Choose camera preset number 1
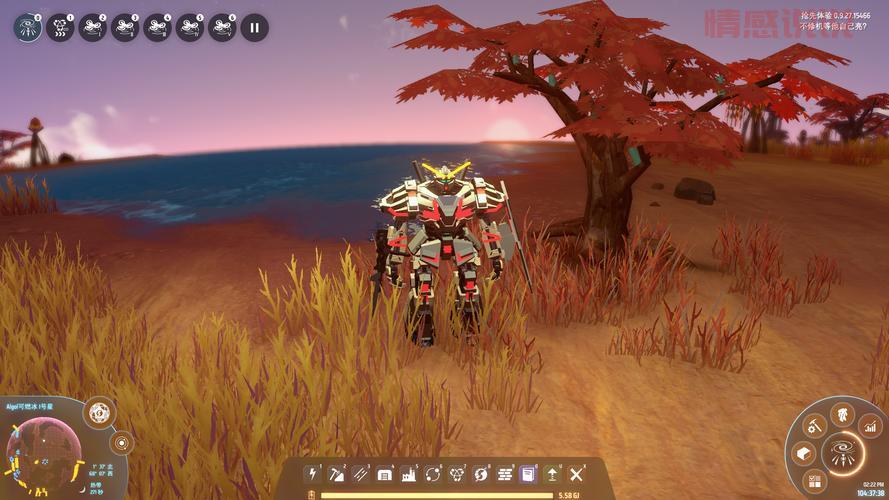The height and width of the screenshot is (500, 889). click(61, 27)
